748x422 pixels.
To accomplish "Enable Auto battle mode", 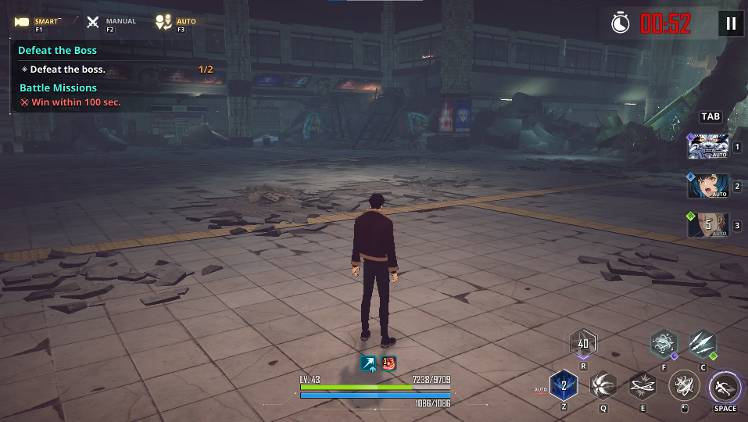I will (x=176, y=21).
